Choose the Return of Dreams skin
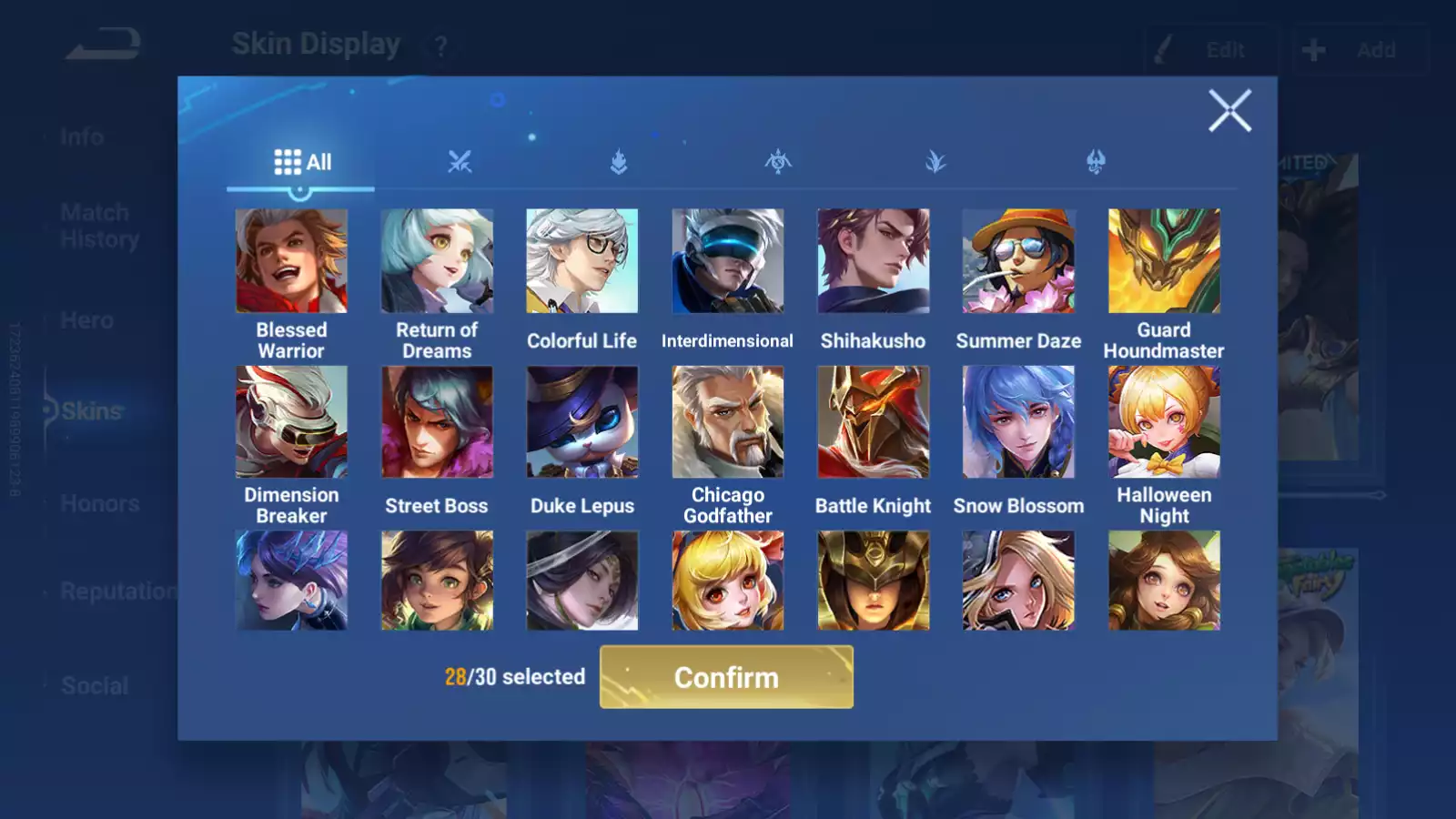The image size is (1456, 819). pos(437,261)
